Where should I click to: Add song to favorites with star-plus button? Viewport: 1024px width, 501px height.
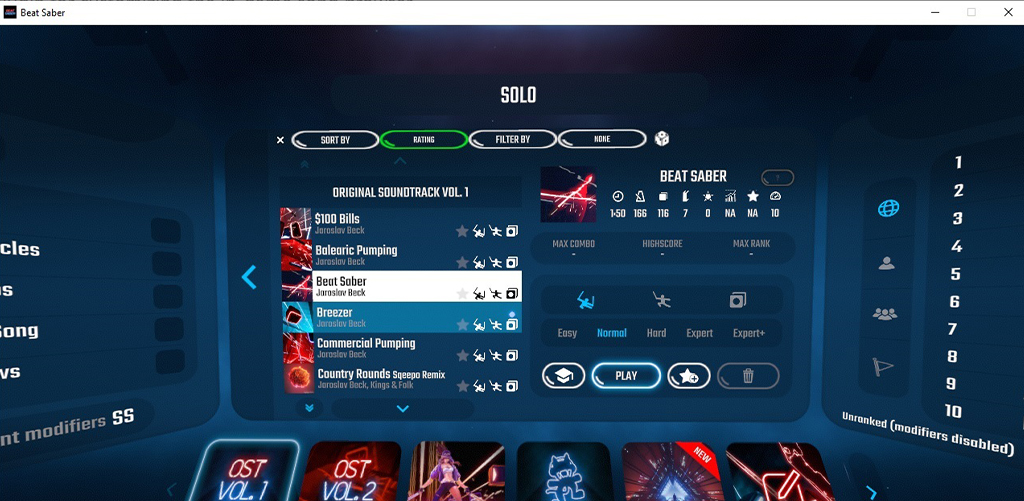click(x=689, y=376)
